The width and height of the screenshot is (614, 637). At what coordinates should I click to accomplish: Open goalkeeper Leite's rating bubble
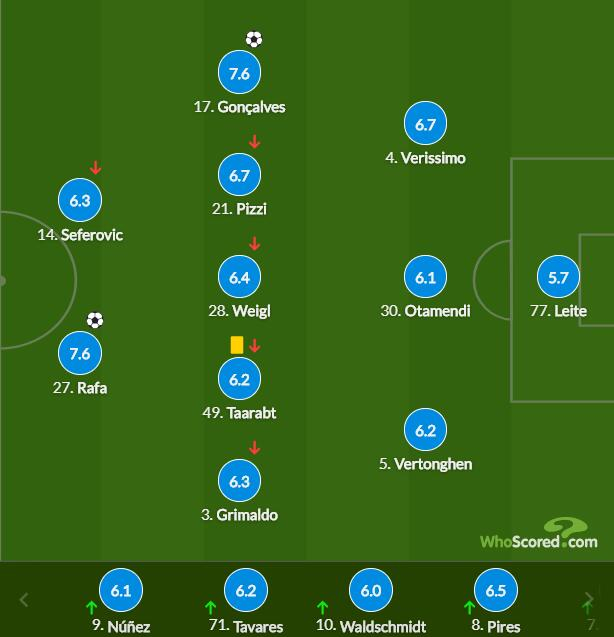[x=558, y=278]
